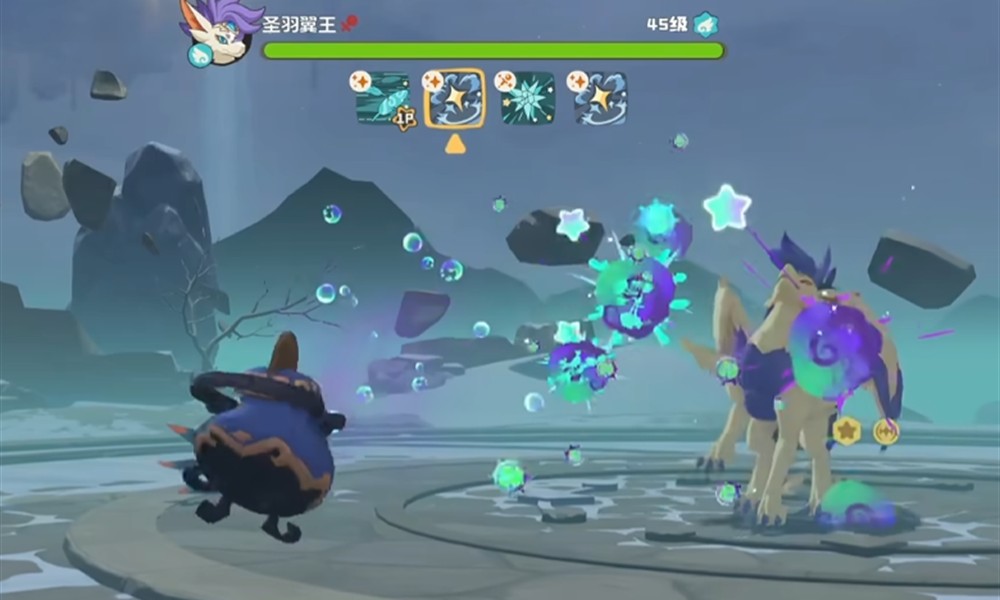The width and height of the screenshot is (1000, 600).
Task: Tap the hexagonal wing type icon beside 45级
Action: pyautogui.click(x=706, y=24)
